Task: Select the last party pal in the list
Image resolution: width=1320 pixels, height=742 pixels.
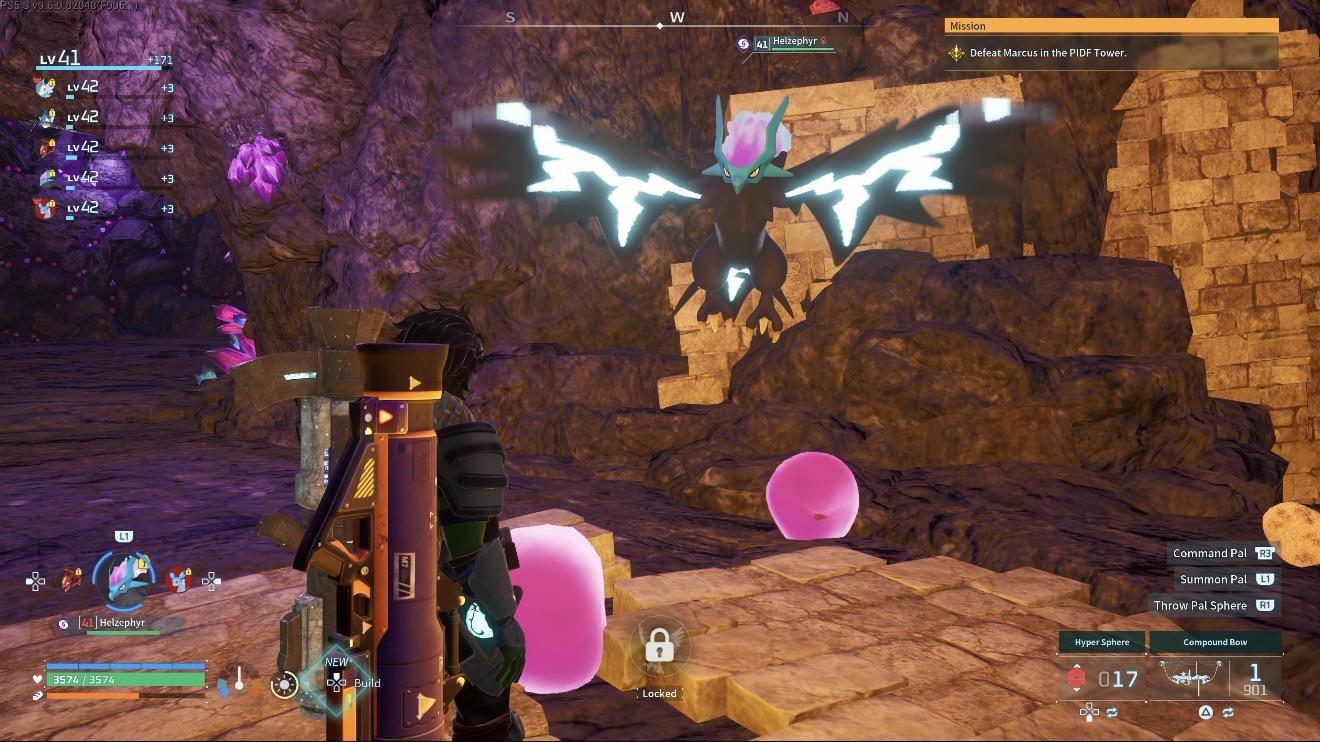Action: coord(47,208)
